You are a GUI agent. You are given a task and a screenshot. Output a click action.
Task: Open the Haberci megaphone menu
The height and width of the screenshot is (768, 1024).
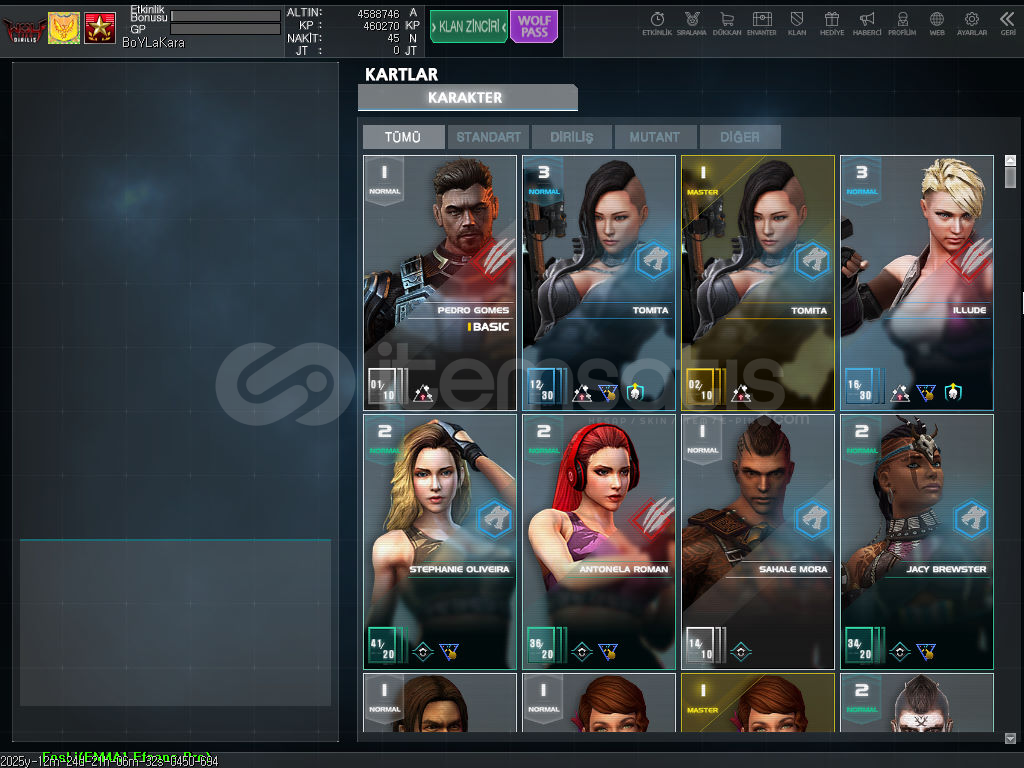click(867, 23)
